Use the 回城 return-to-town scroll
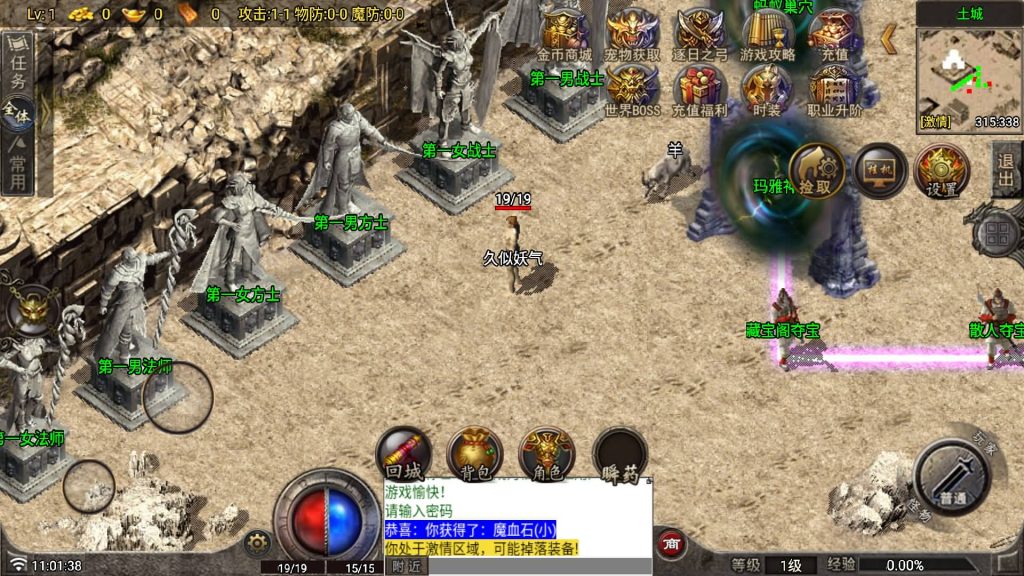1024x576 pixels. (403, 452)
